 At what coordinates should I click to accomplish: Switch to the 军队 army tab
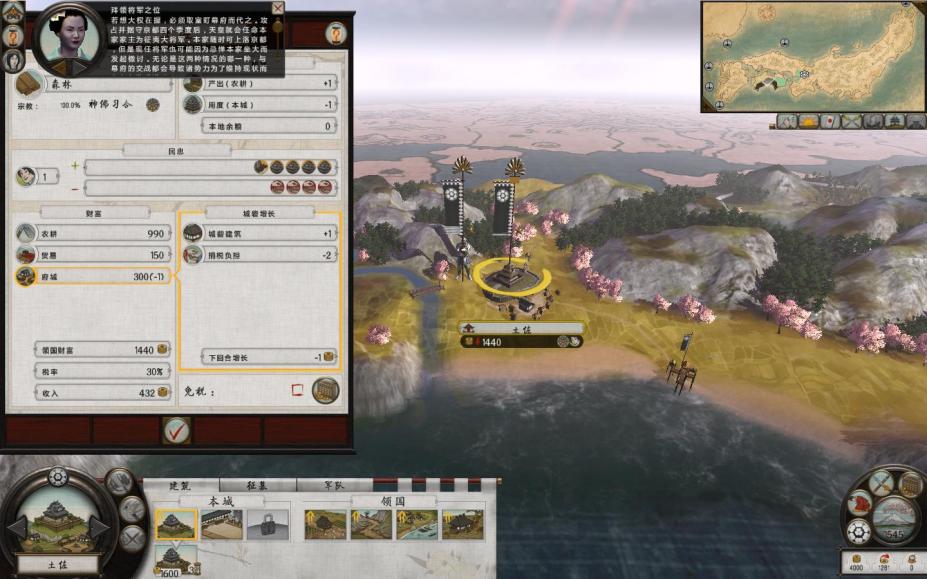335,485
